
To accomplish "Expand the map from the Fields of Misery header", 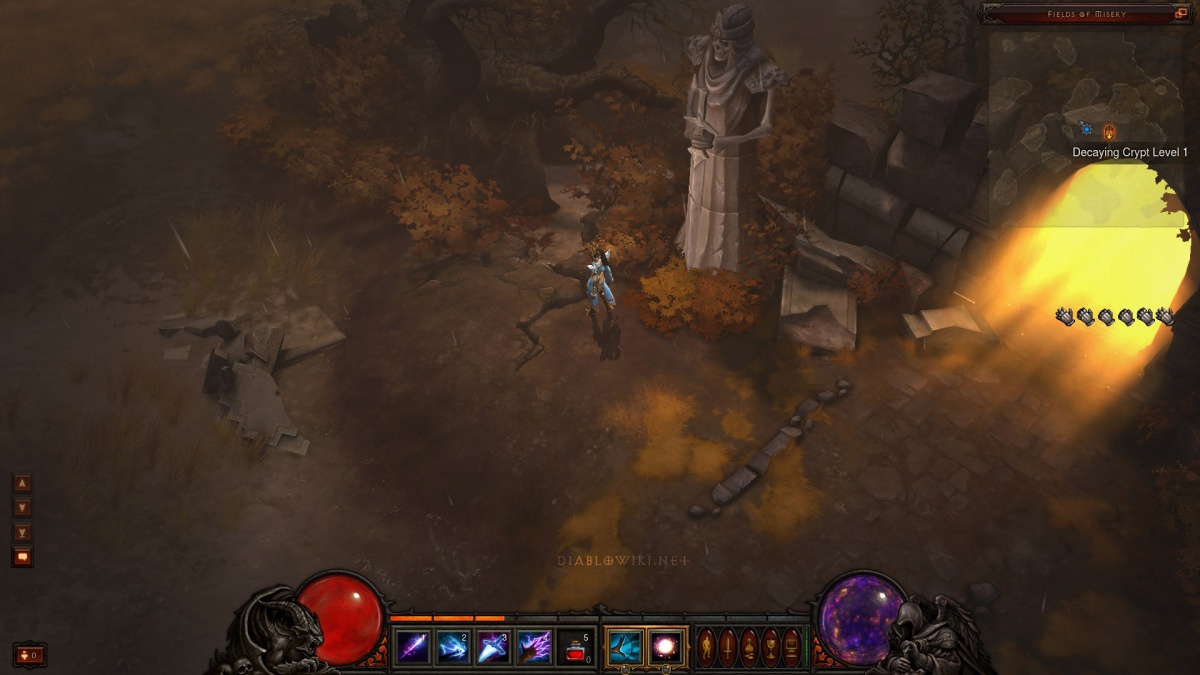I will pos(1181,13).
